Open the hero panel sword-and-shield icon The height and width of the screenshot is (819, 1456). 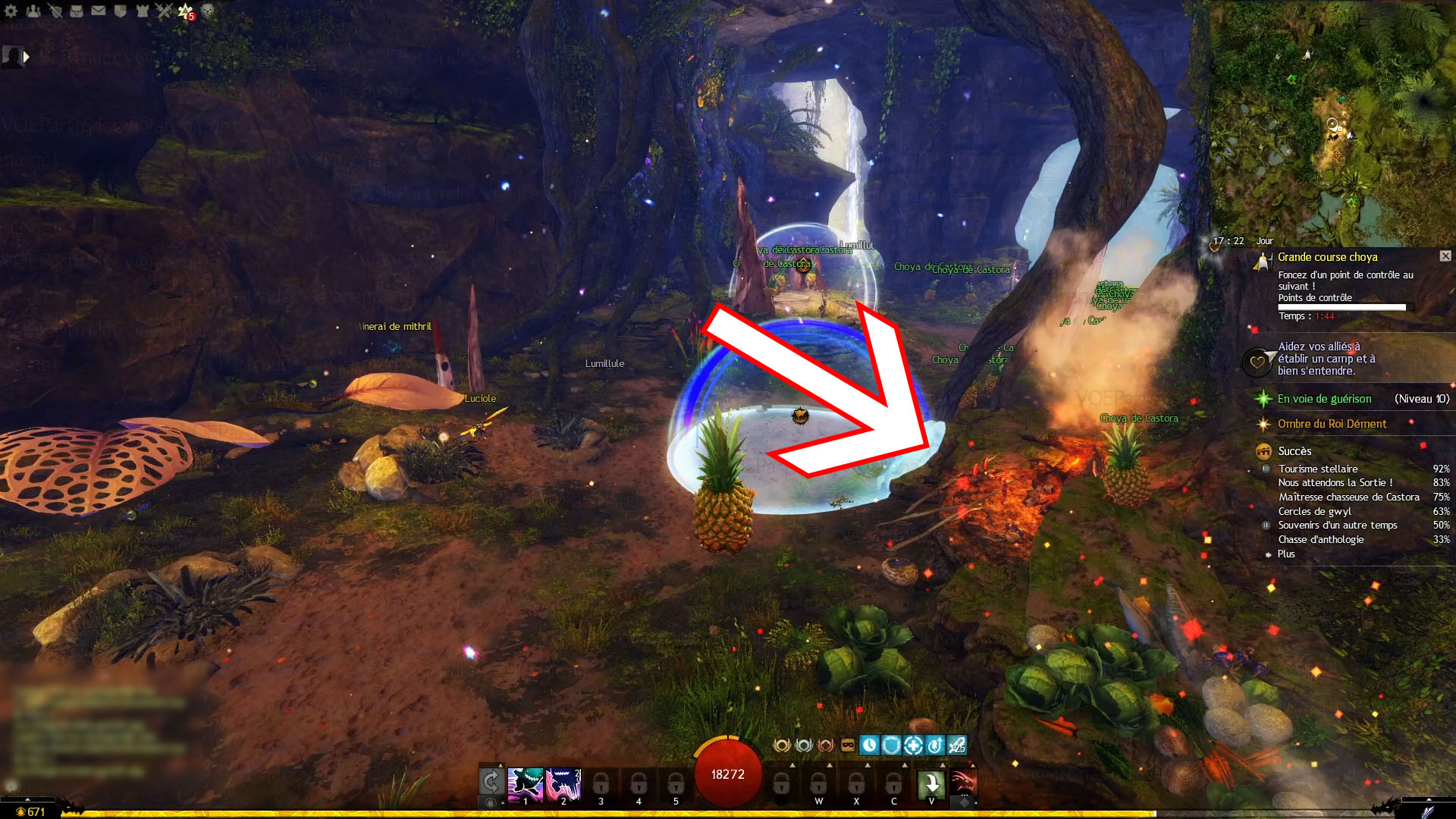click(55, 11)
